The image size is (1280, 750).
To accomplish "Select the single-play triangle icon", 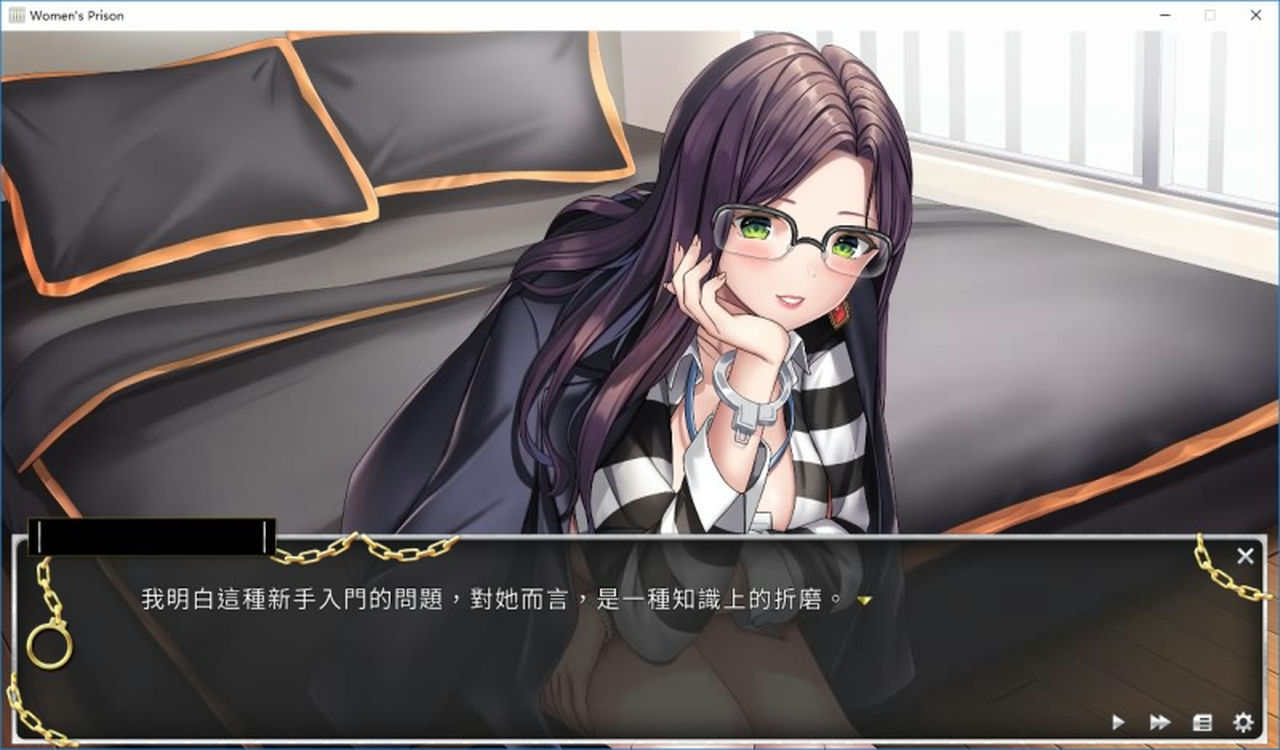I will point(1117,721).
